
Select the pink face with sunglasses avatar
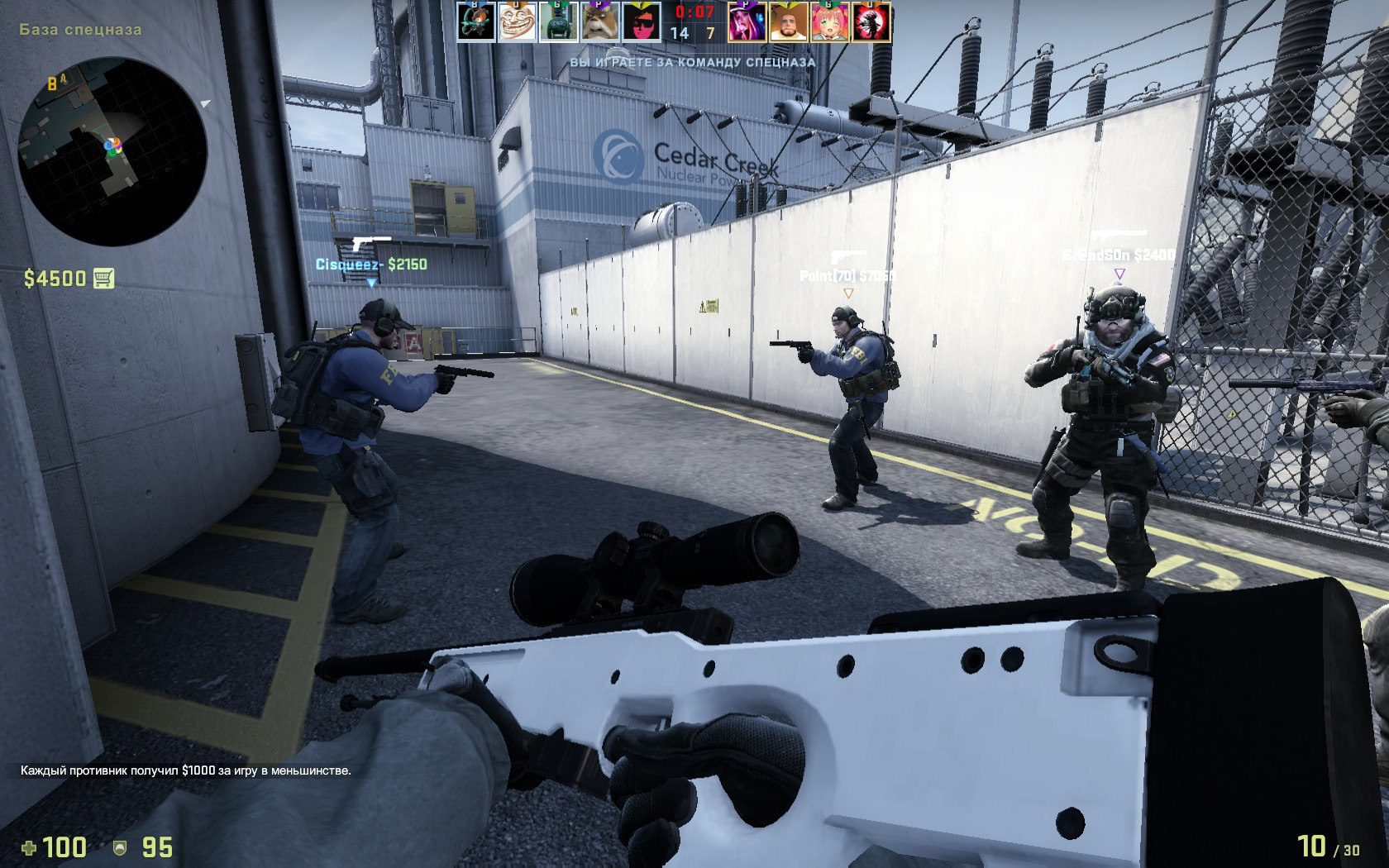pyautogui.click(x=641, y=21)
